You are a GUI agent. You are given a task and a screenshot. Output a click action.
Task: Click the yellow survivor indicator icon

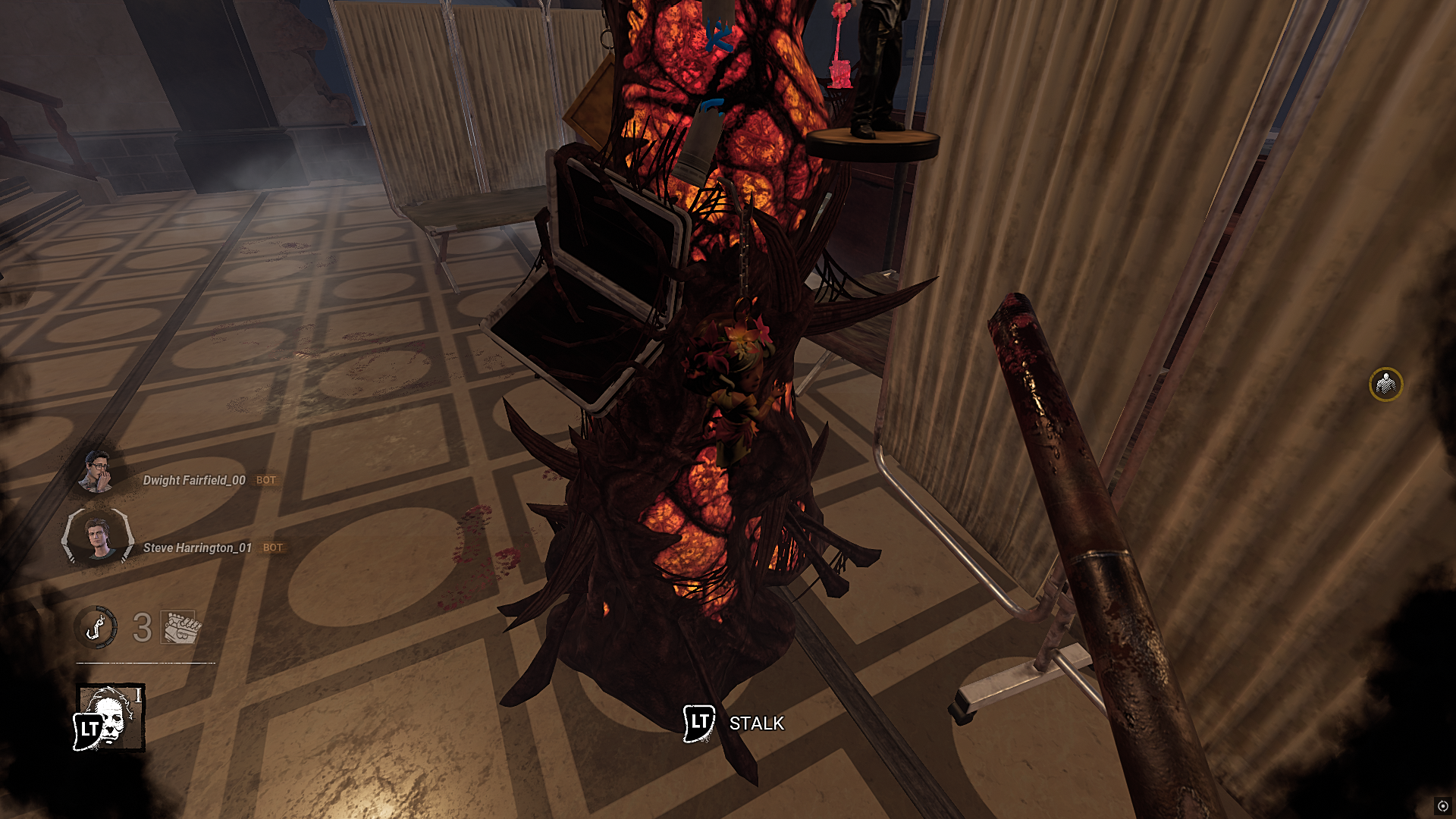[1385, 385]
